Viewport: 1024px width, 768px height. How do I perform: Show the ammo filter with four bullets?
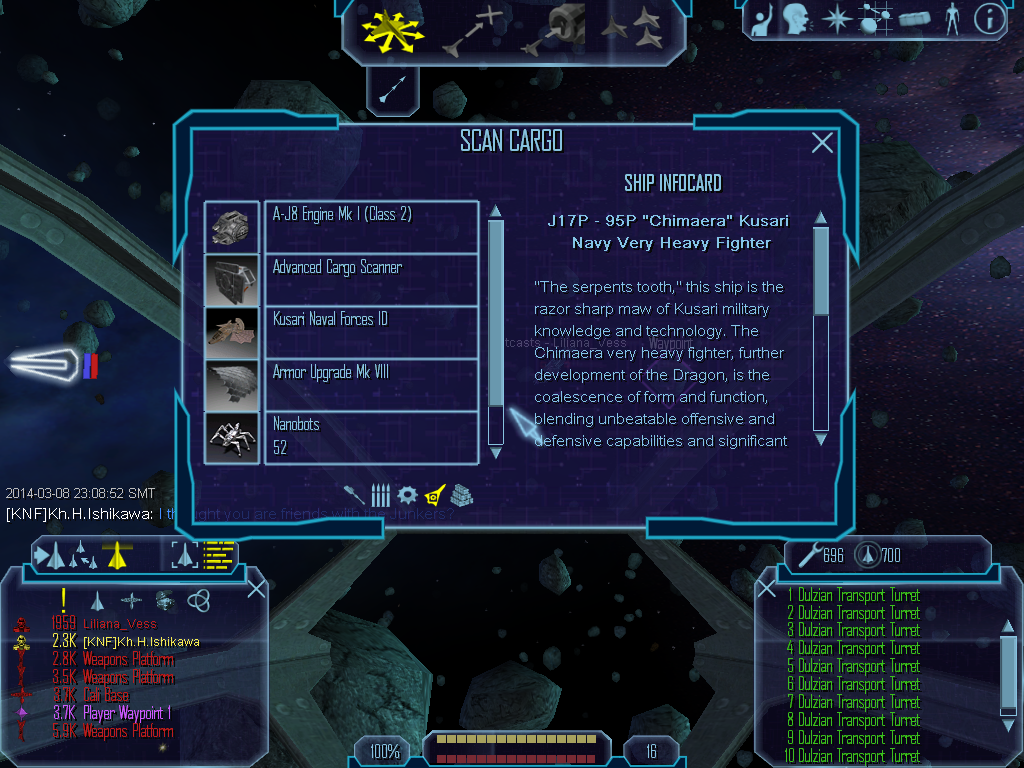(380, 494)
